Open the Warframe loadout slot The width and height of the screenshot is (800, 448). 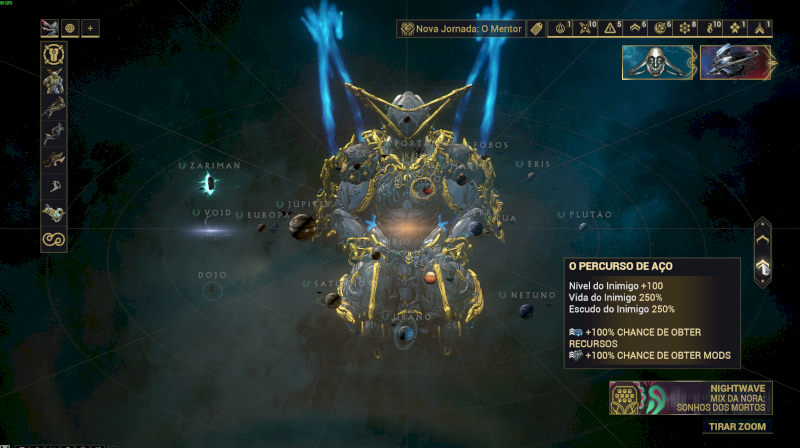click(53, 57)
